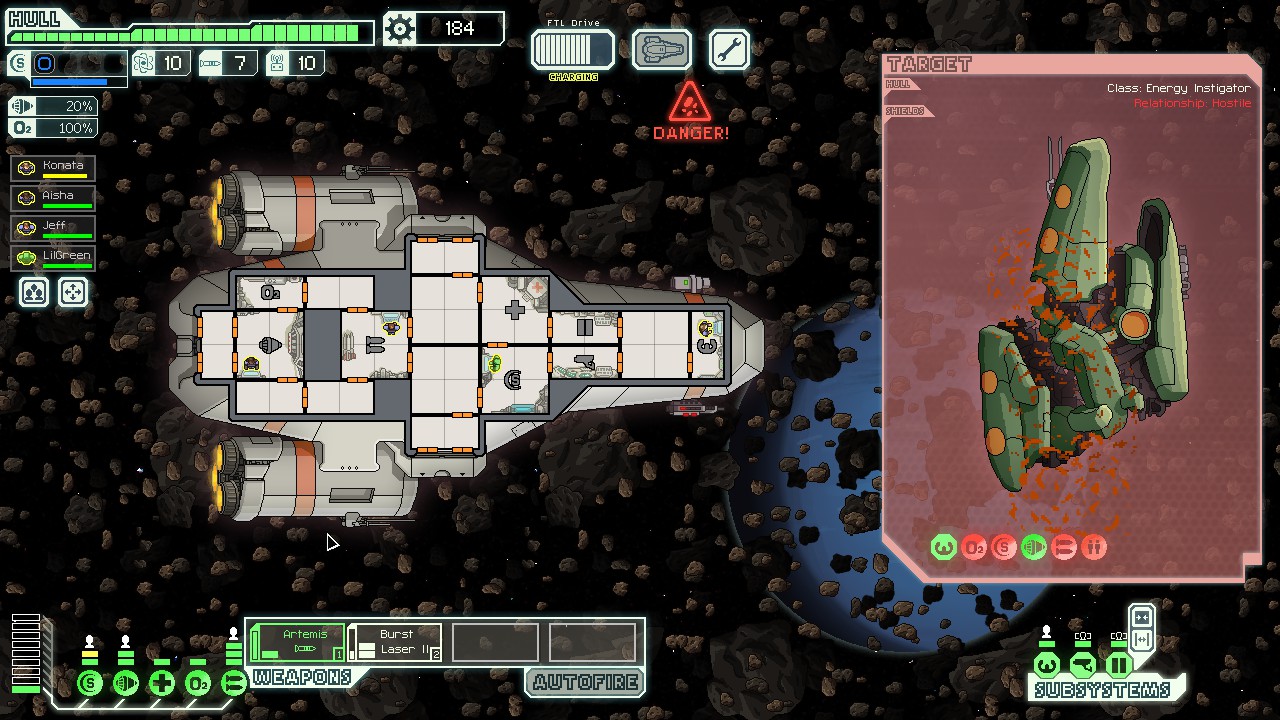Click the piloting subsystem icon
This screenshot has width=1280, height=720.
1047,665
